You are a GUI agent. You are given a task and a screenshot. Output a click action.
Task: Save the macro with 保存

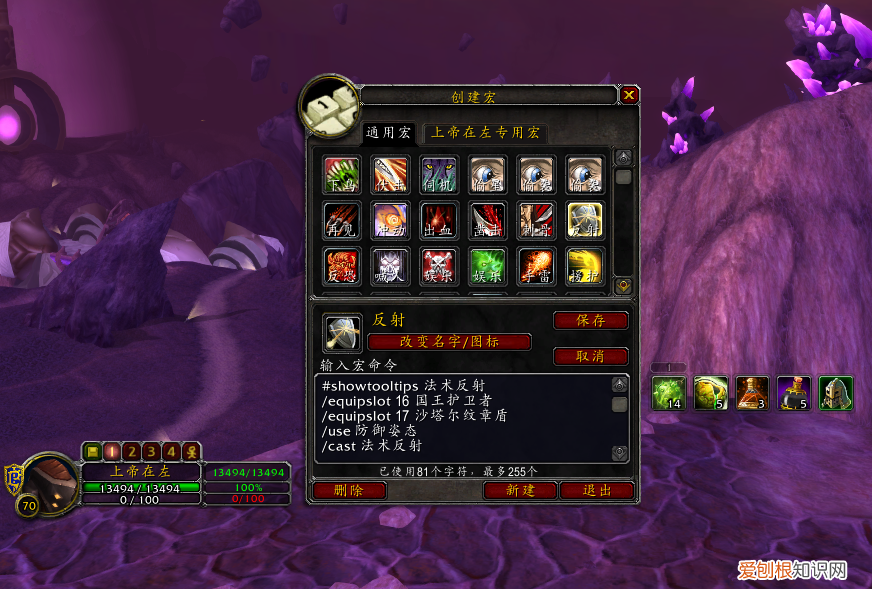coord(590,321)
